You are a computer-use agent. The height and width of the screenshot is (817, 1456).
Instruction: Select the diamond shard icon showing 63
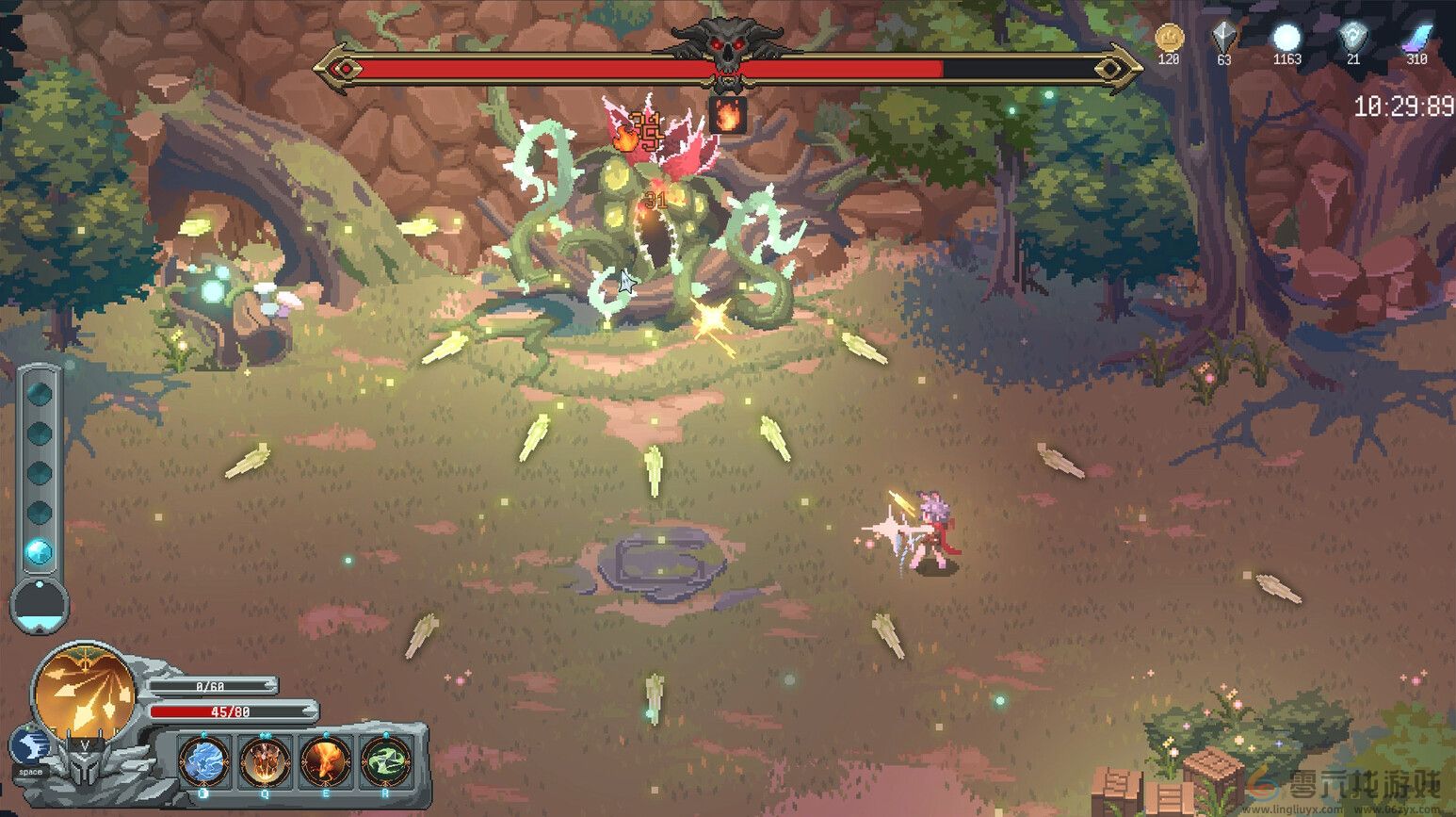coord(1223,38)
